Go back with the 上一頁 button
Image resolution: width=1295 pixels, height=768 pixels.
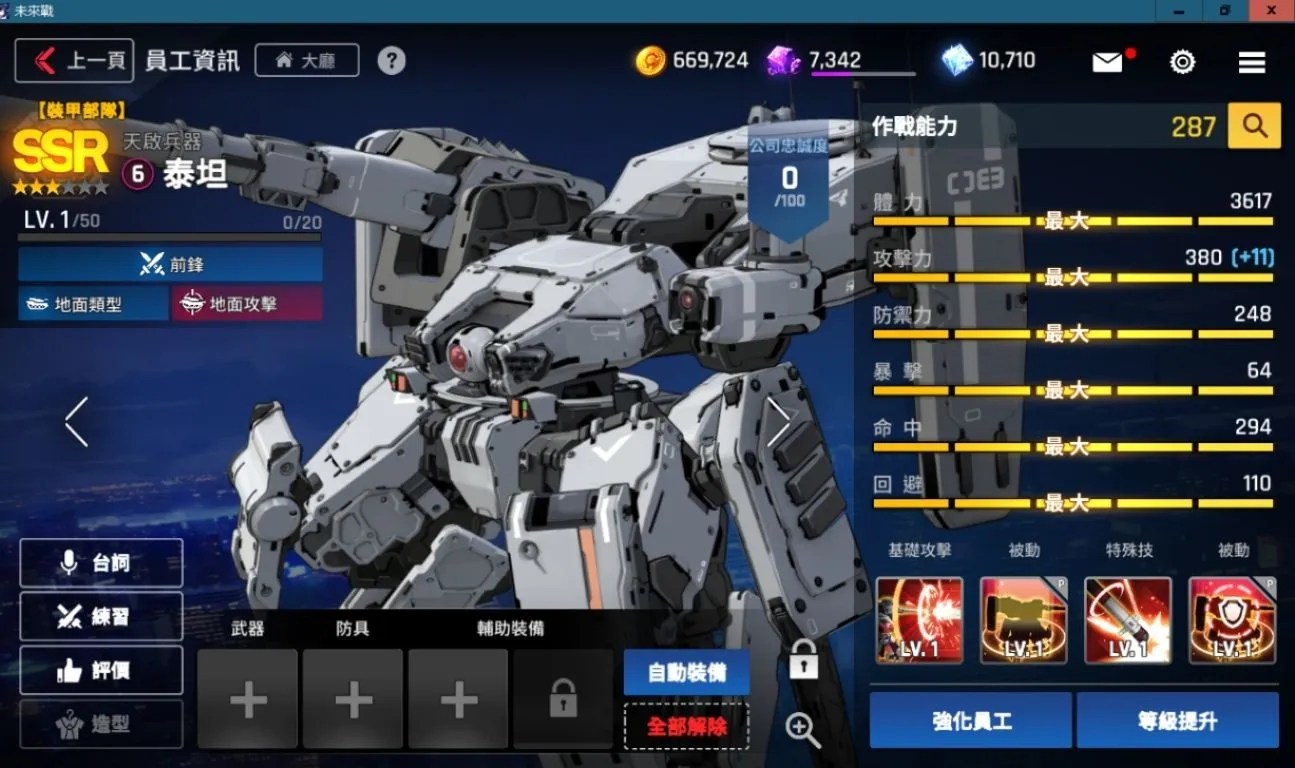pyautogui.click(x=75, y=61)
